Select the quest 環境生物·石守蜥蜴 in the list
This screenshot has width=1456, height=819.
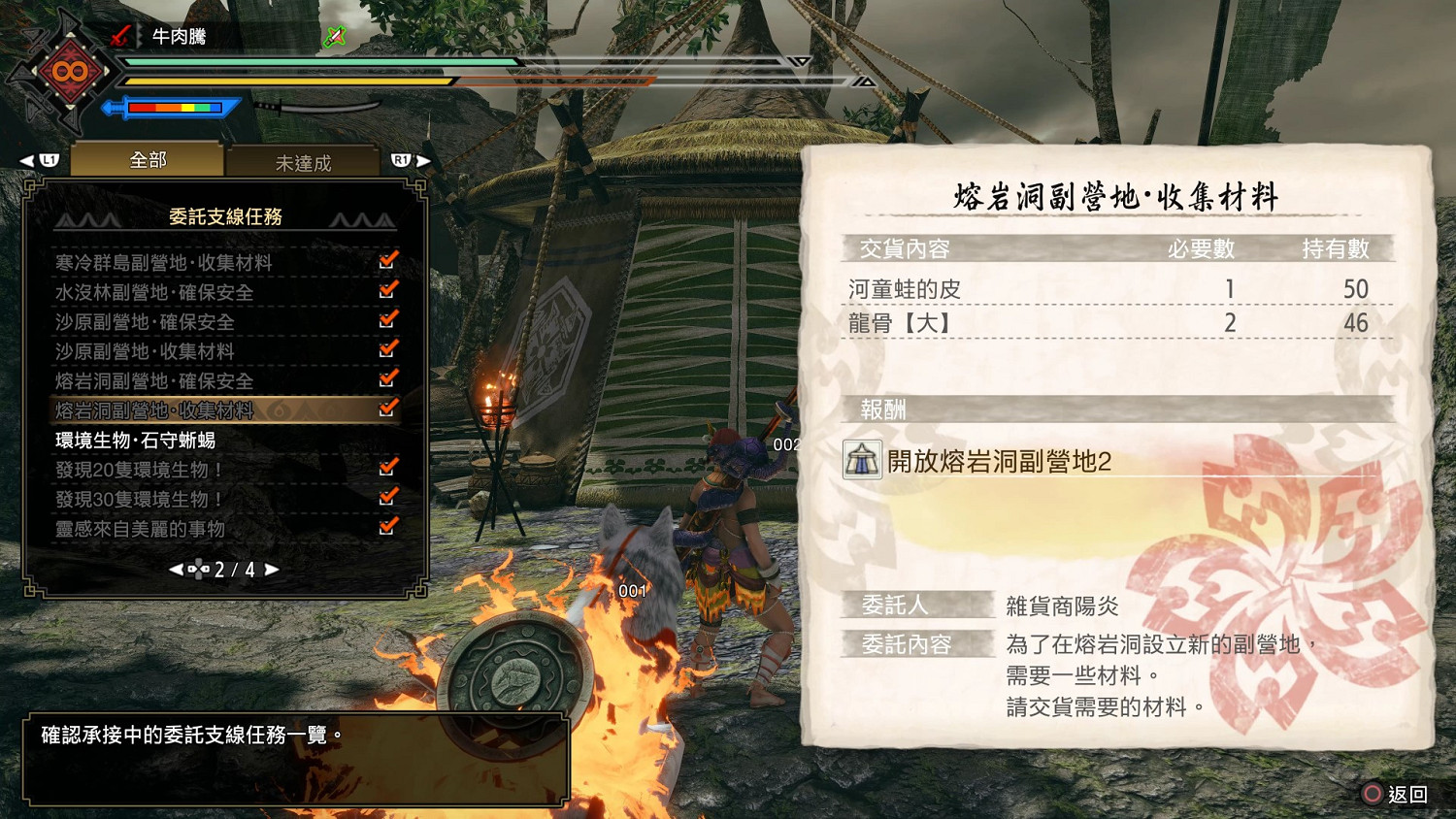coord(136,441)
